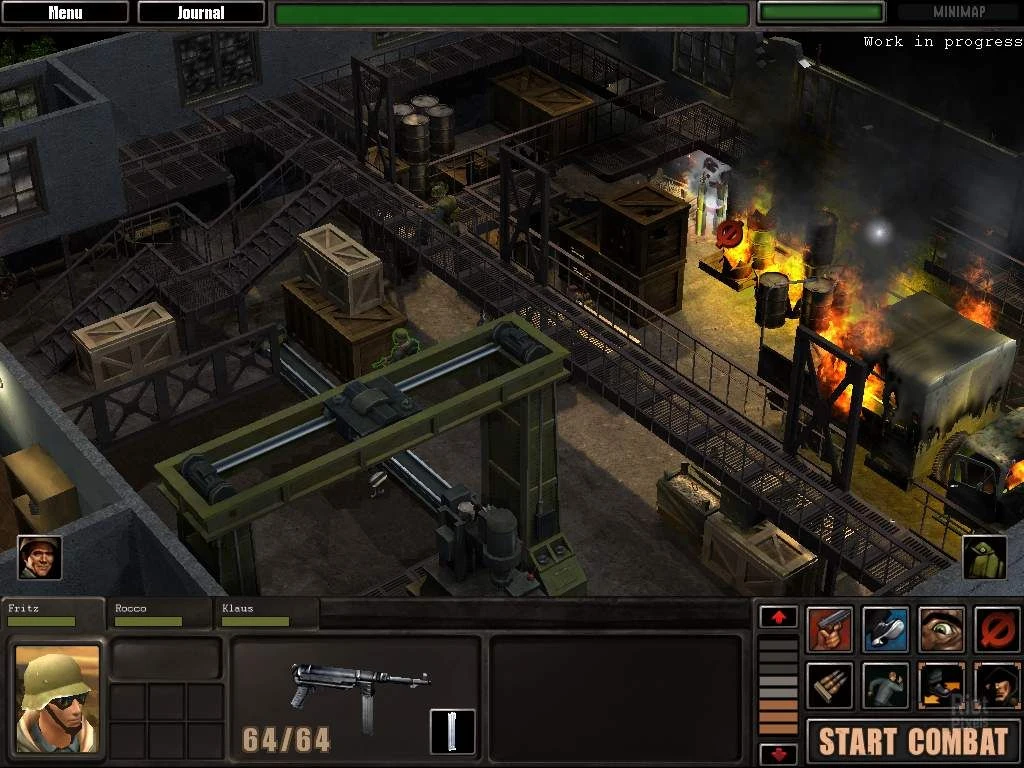The height and width of the screenshot is (768, 1024).
Task: Choose the running man movement icon
Action: 885,685
